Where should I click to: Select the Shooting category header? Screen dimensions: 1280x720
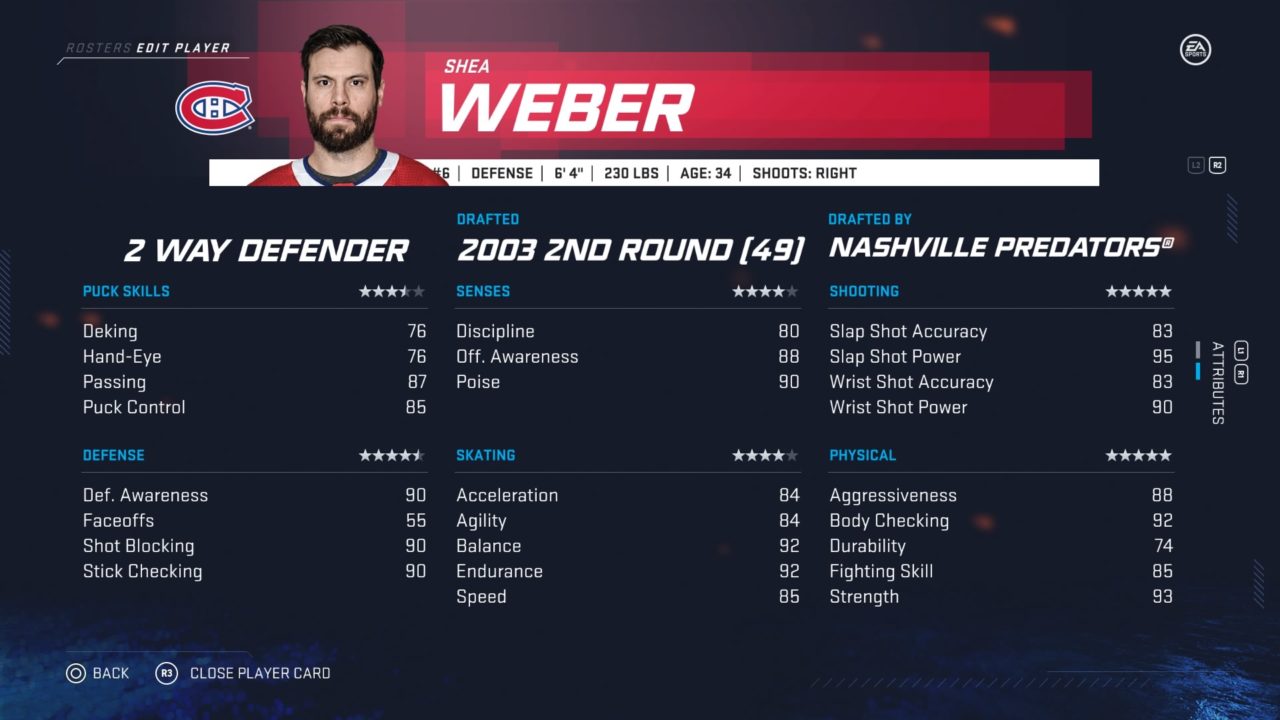[864, 292]
